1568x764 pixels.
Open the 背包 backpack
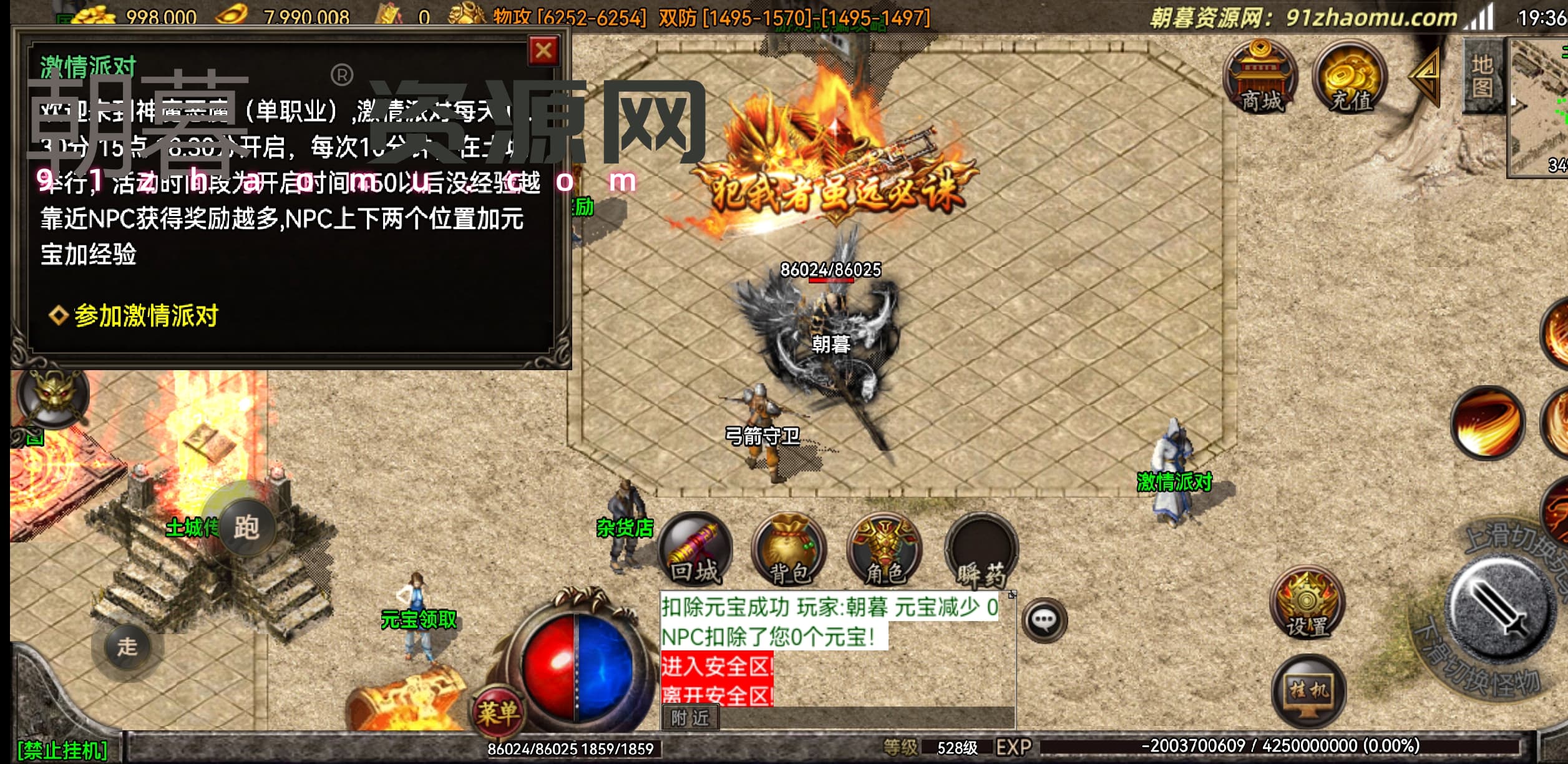pyautogui.click(x=789, y=551)
